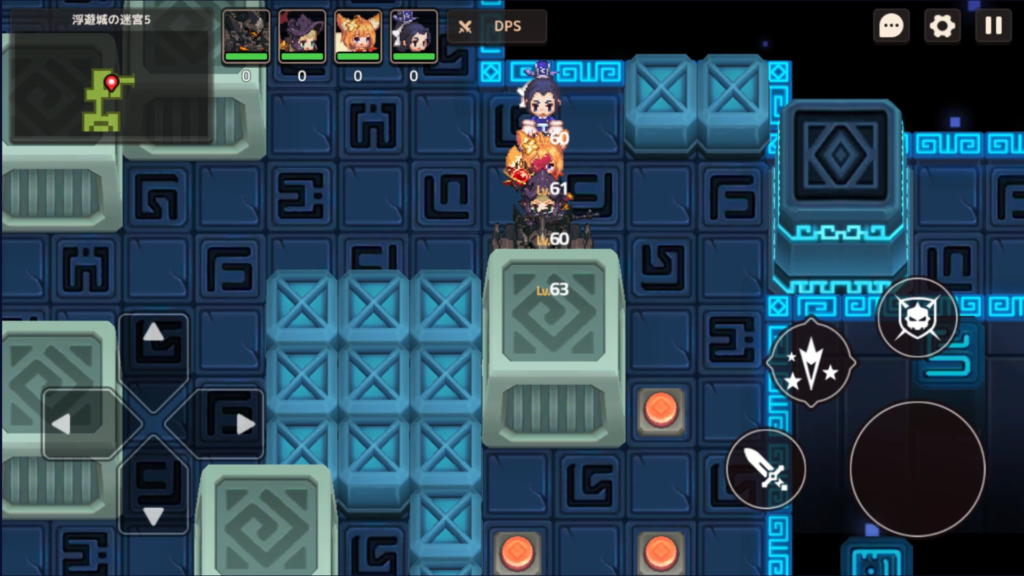Activate the star burst weapon skill
Viewport: 1024px width, 576px height.
click(810, 361)
